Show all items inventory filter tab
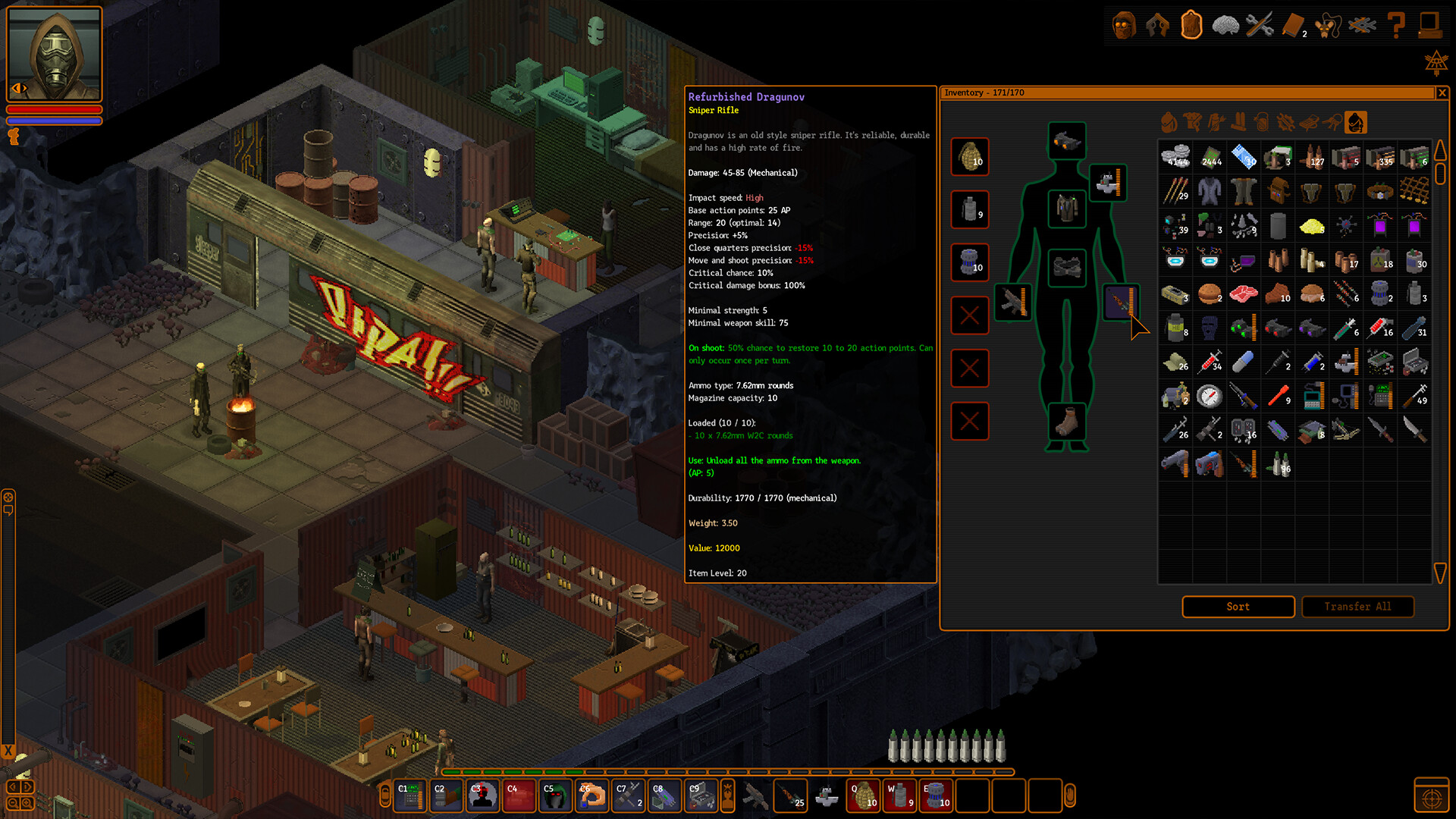 (1355, 122)
